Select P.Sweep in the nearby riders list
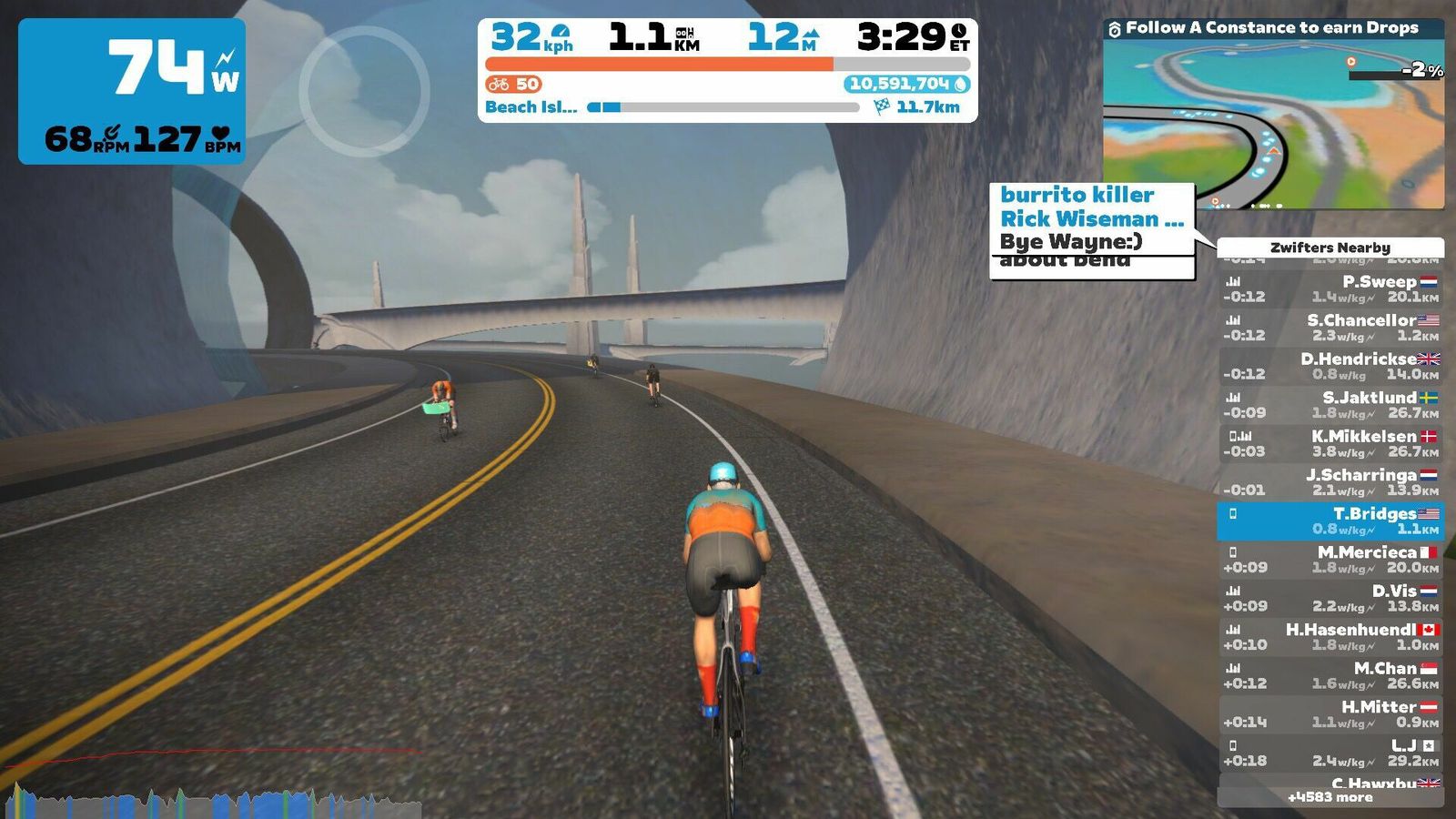Screen dimensions: 1456x819 [1330, 289]
